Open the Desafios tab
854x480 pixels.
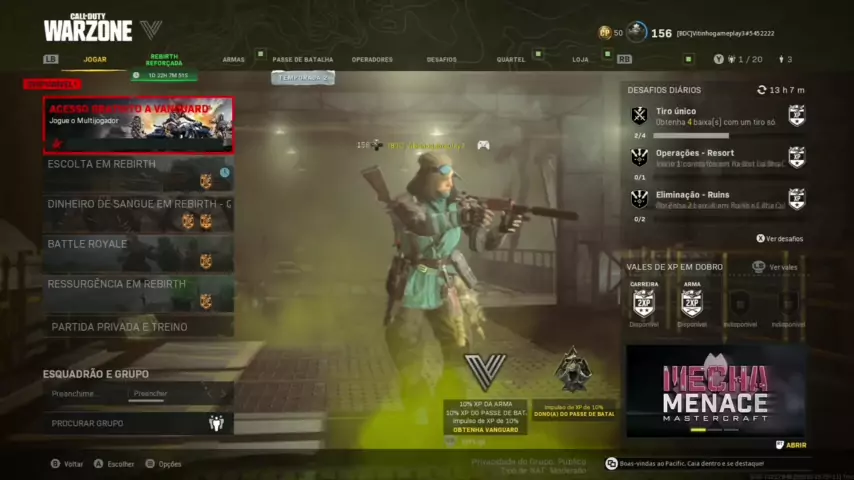point(441,59)
